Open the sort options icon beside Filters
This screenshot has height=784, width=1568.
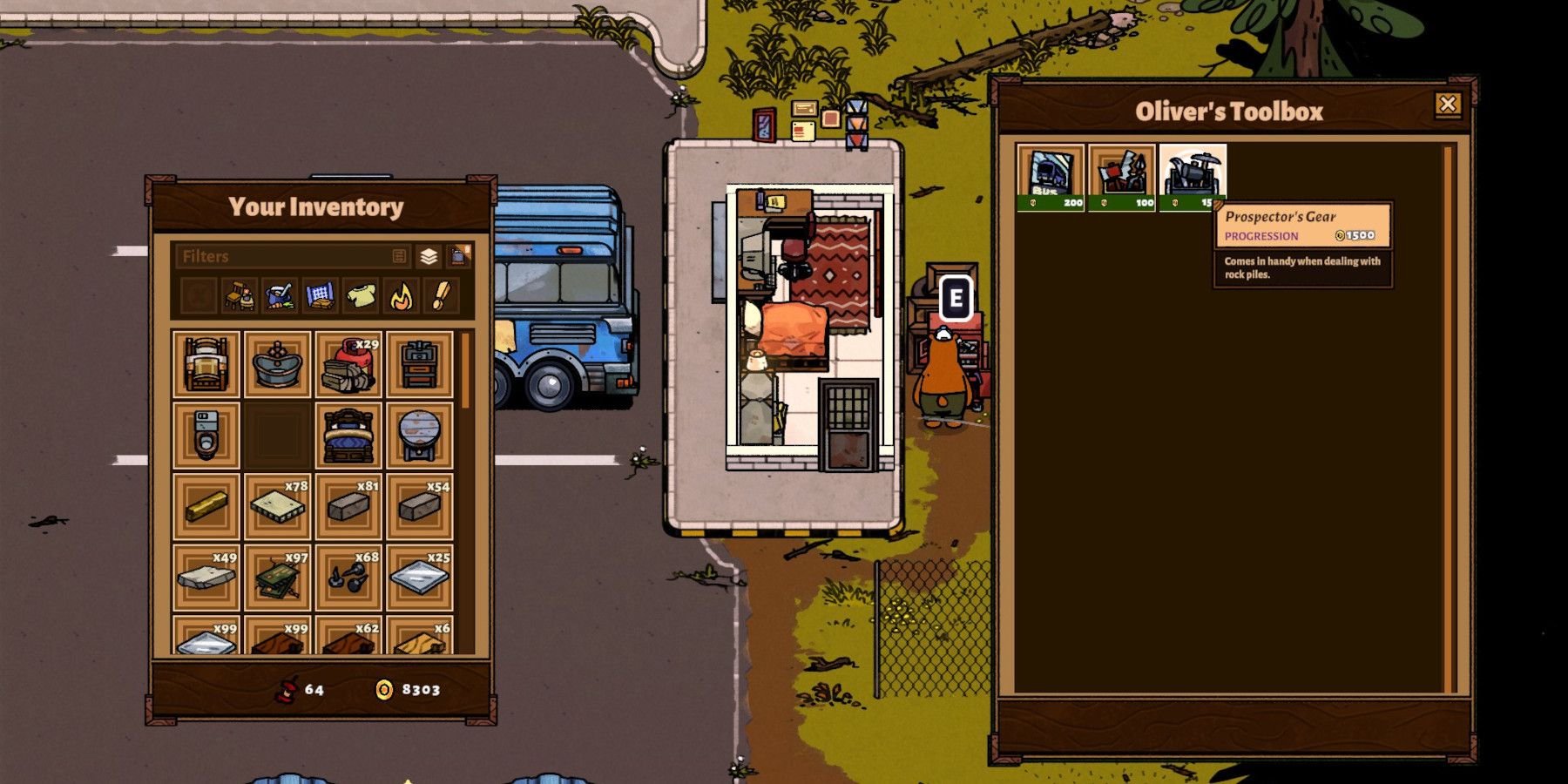(400, 257)
